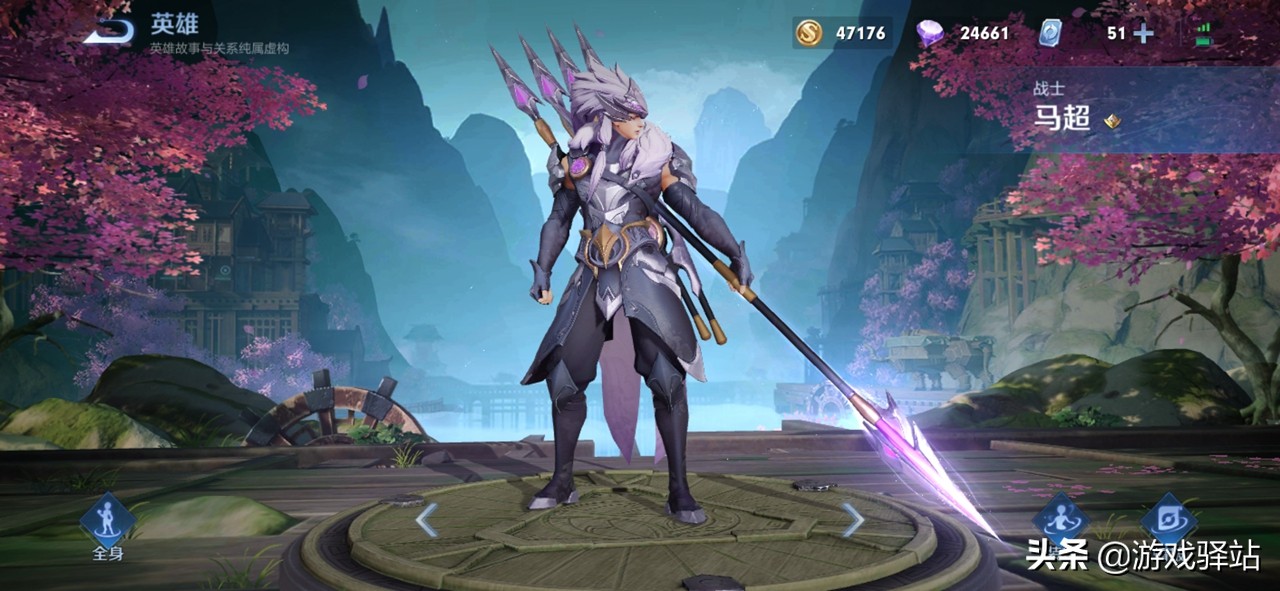Viewport: 1280px width, 591px height.
Task: Show the next hero with right arrow
Action: pos(852,519)
